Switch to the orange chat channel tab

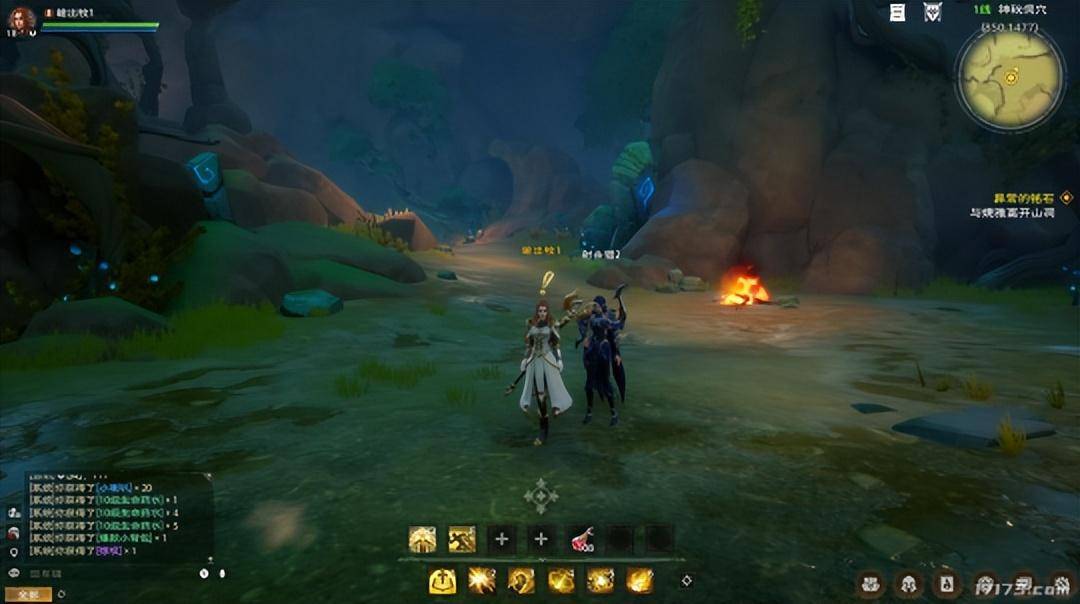pyautogui.click(x=28, y=594)
